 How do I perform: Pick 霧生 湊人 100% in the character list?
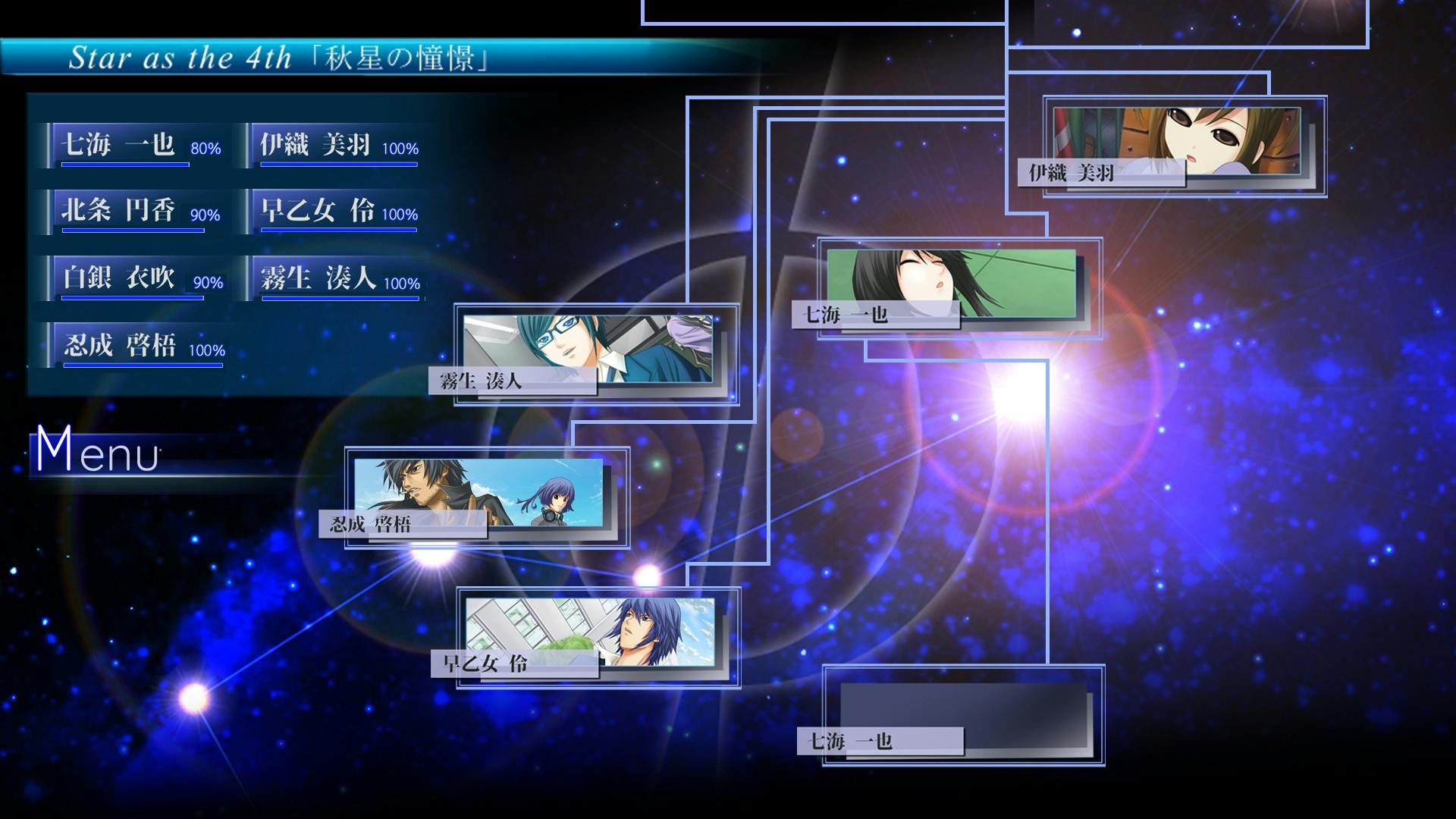tap(334, 278)
